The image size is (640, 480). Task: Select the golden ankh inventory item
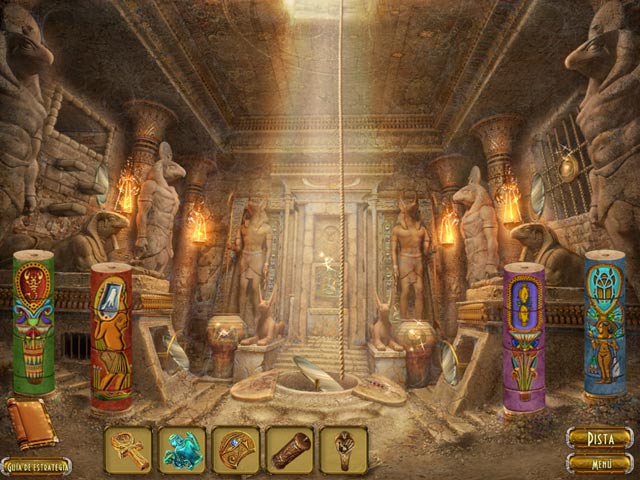[x=129, y=450]
